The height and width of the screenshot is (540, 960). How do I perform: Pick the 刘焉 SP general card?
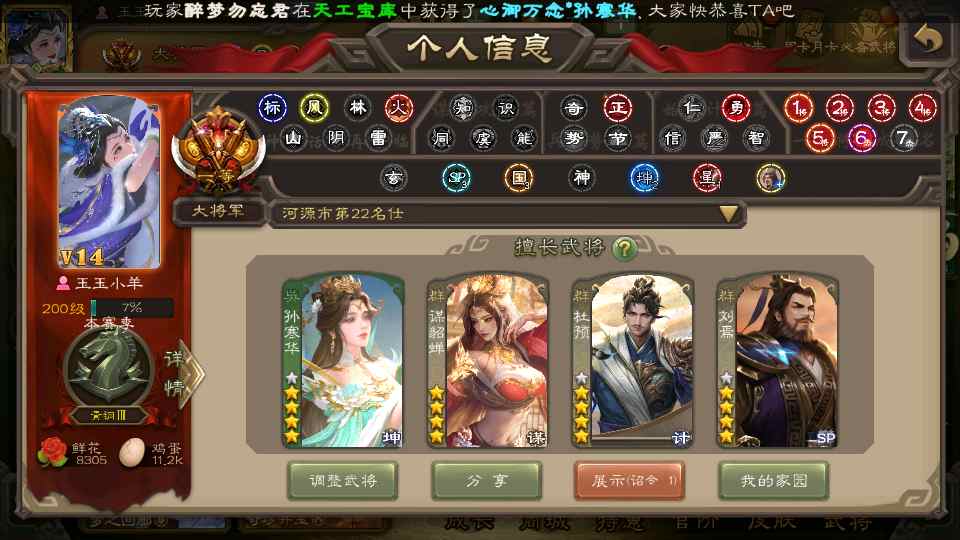coord(775,360)
